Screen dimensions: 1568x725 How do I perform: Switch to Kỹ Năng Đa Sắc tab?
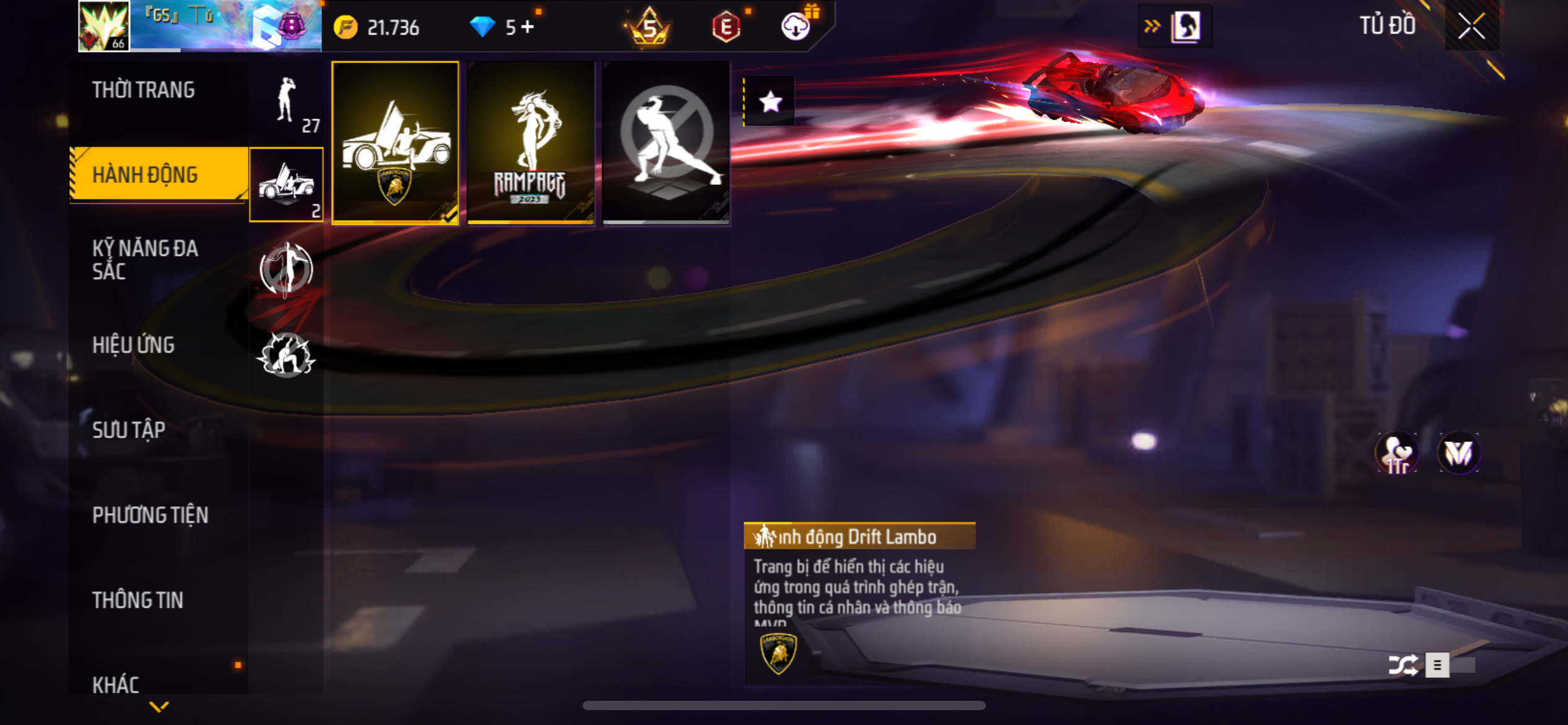point(145,260)
